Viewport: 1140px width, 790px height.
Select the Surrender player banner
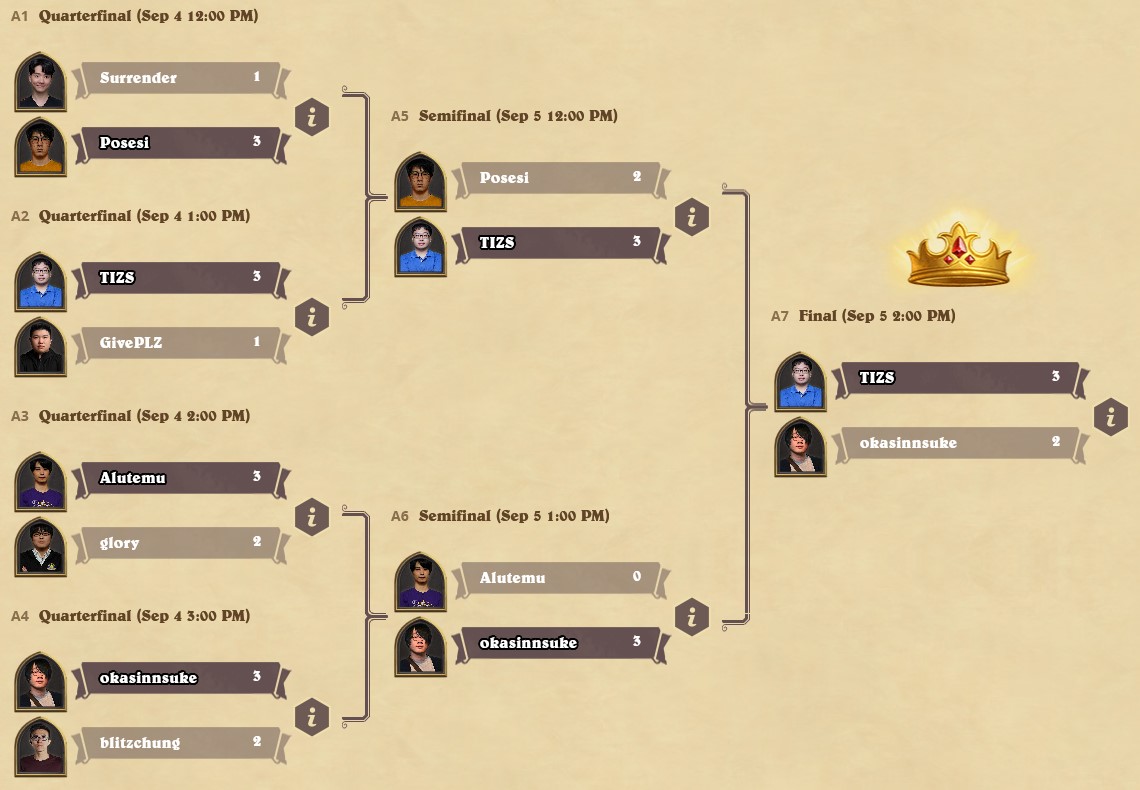tap(180, 78)
